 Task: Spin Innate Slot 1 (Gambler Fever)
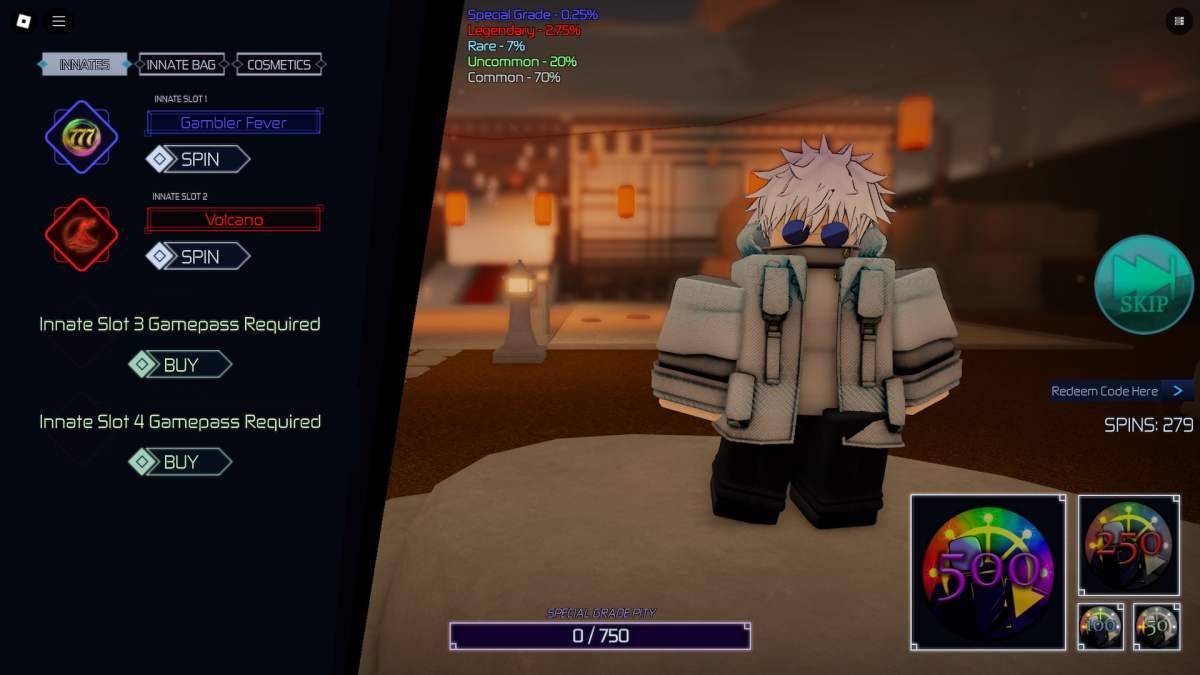pos(198,159)
